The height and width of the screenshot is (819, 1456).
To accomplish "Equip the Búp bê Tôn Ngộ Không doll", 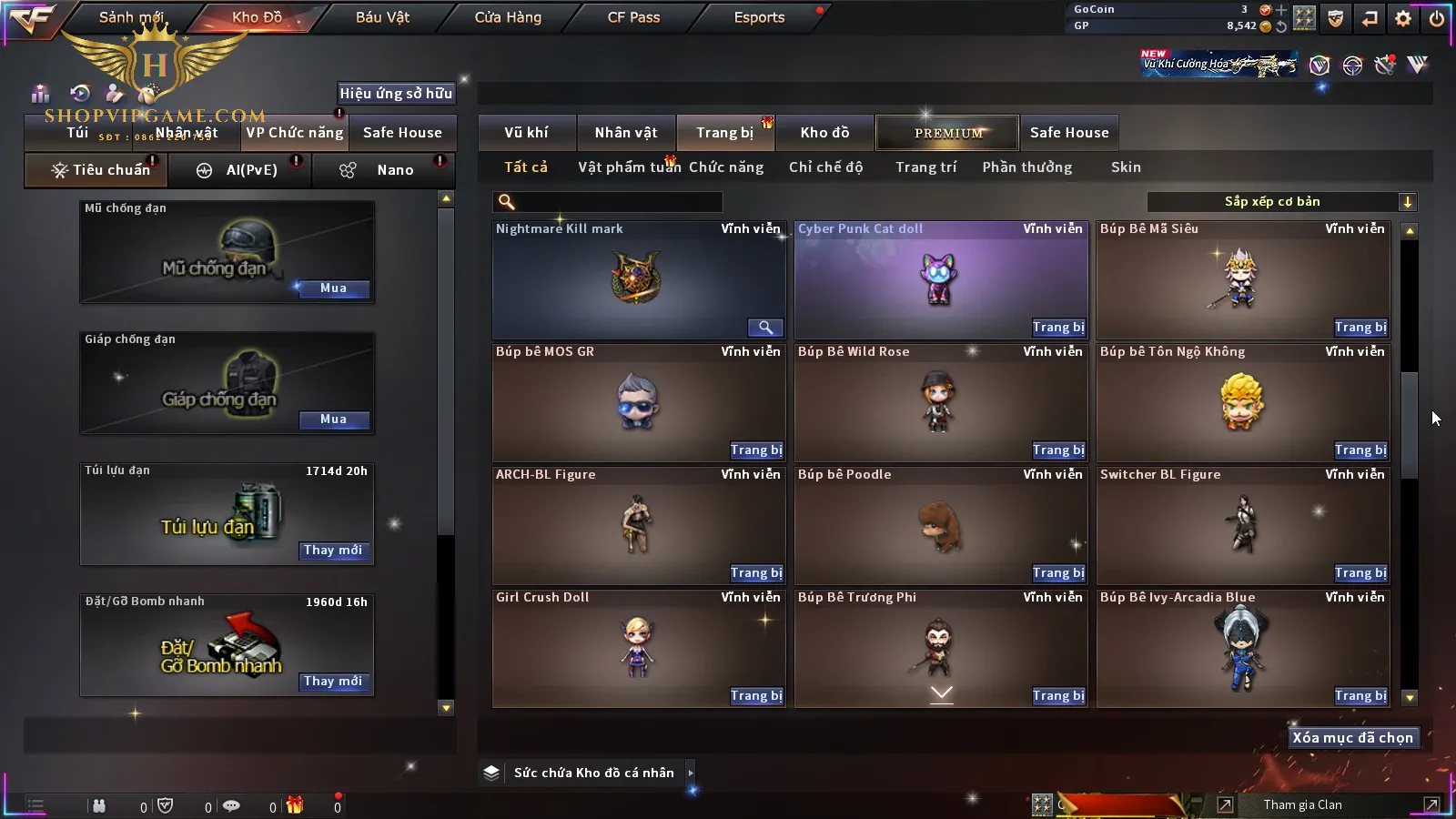I will tap(1360, 450).
